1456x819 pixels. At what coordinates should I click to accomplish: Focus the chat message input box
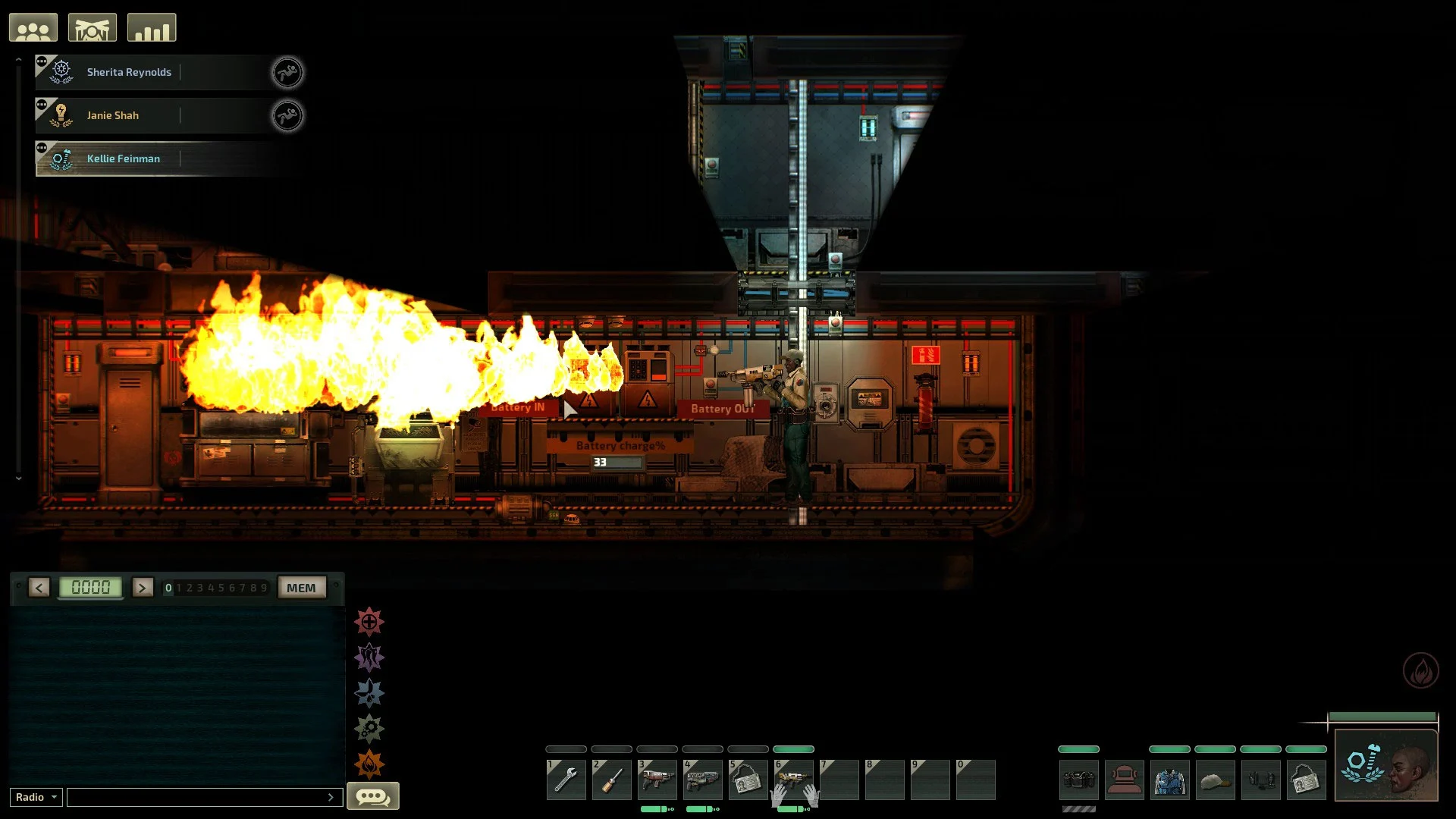pyautogui.click(x=197, y=797)
